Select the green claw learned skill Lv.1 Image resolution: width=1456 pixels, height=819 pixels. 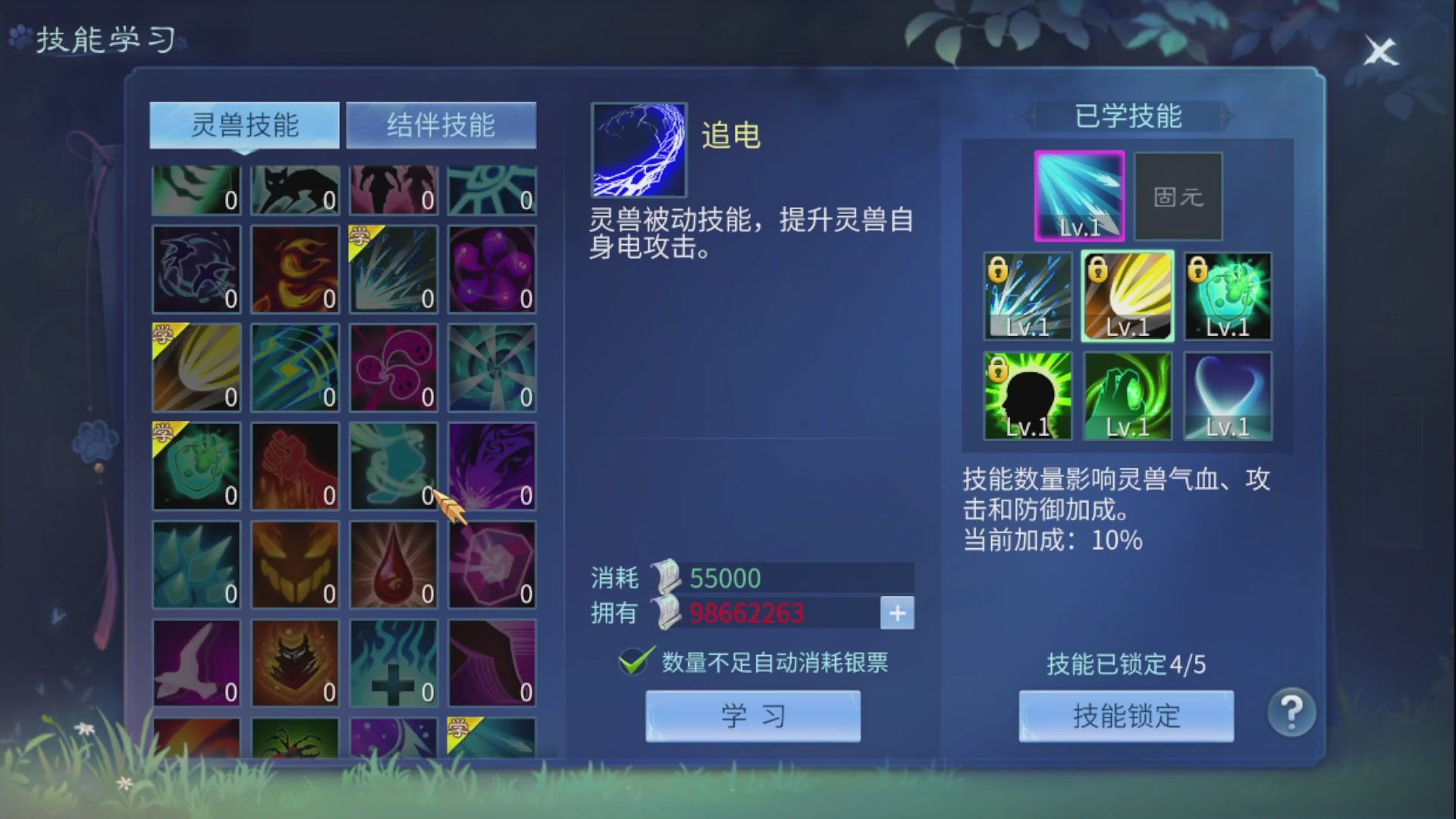pos(1127,394)
